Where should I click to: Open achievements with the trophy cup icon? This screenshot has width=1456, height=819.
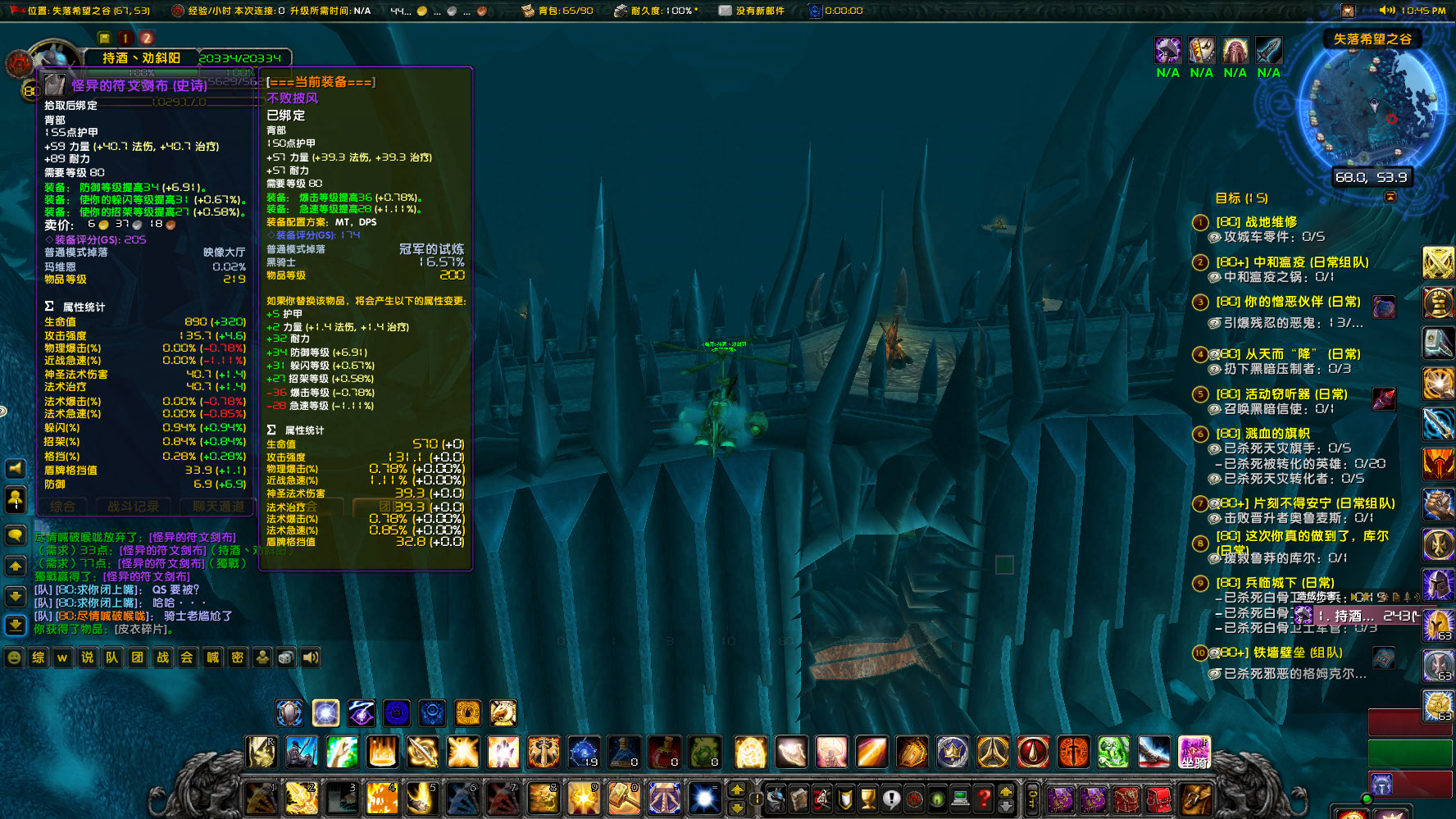pos(869,799)
